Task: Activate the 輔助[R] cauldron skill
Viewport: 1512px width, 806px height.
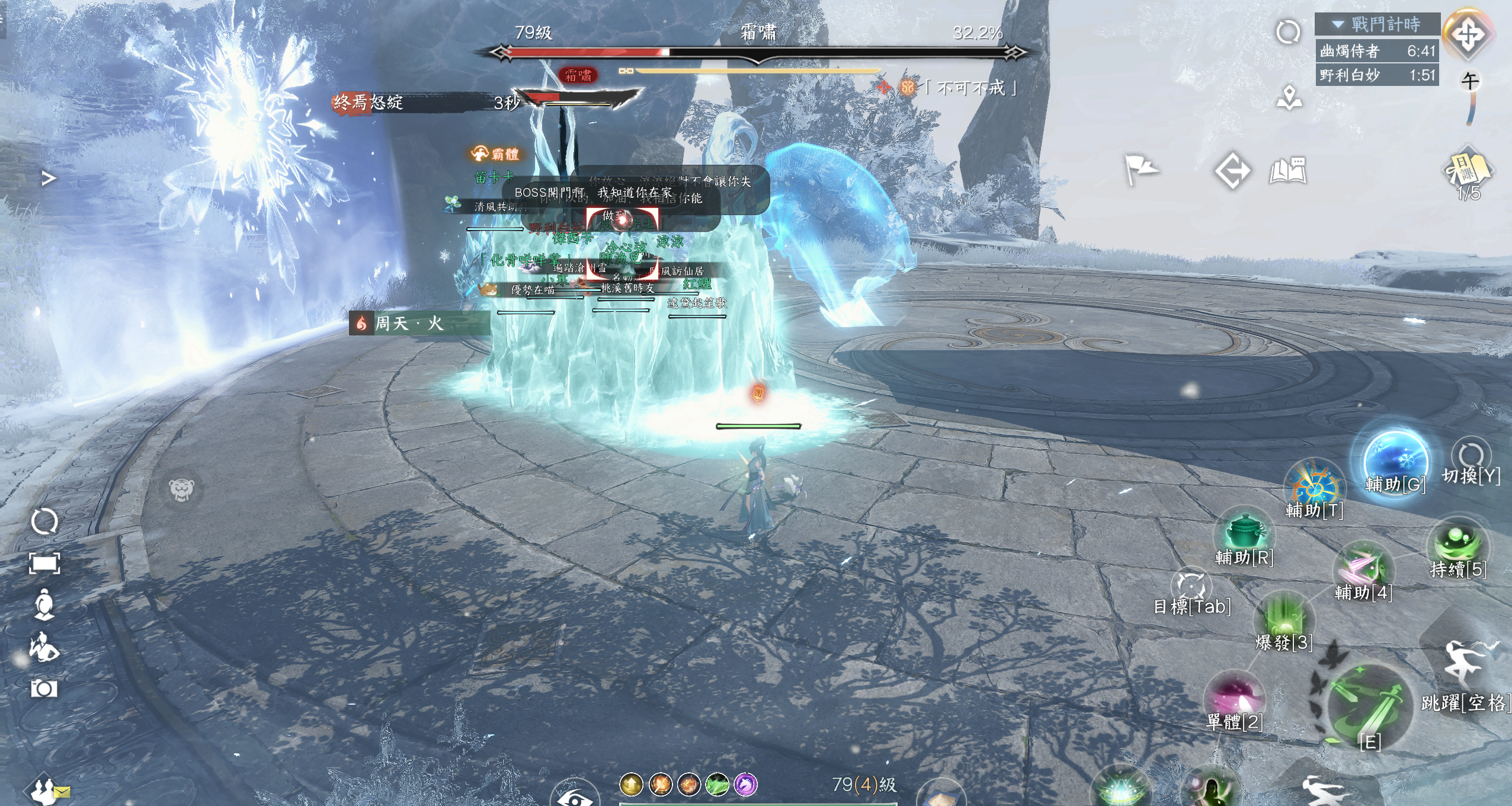Action: tap(1244, 532)
